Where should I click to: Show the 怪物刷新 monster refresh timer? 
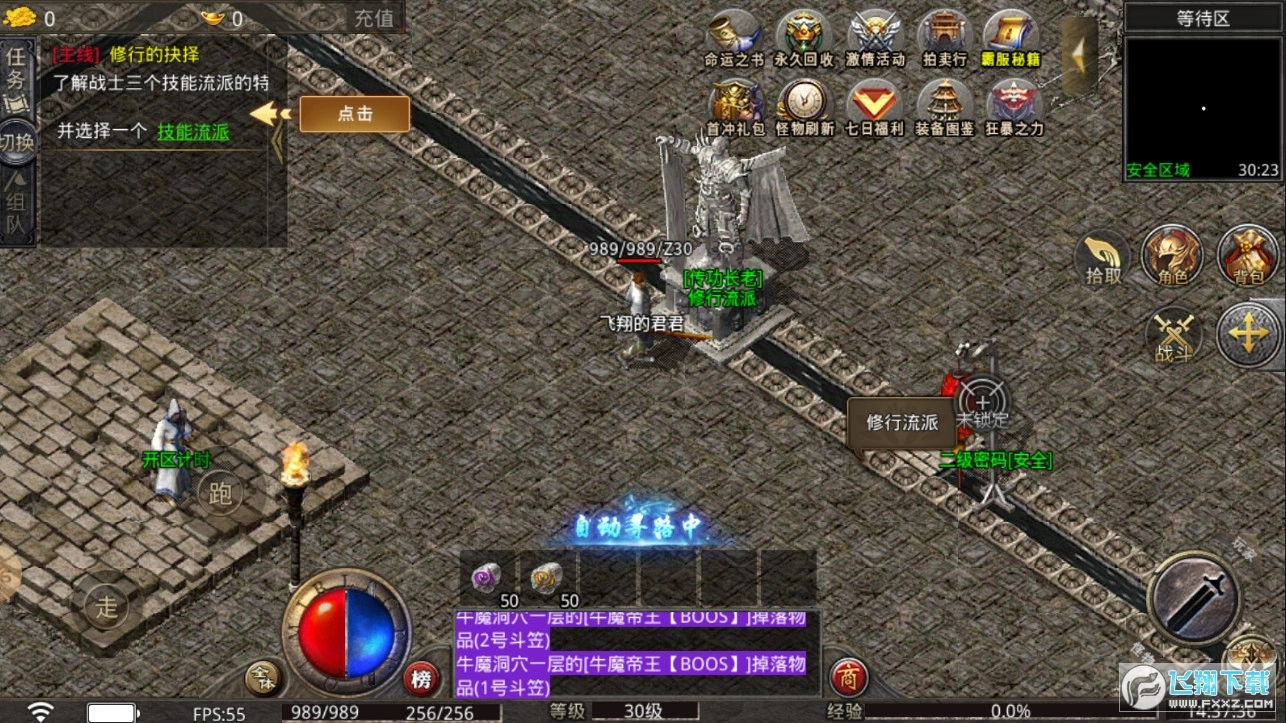tap(804, 107)
